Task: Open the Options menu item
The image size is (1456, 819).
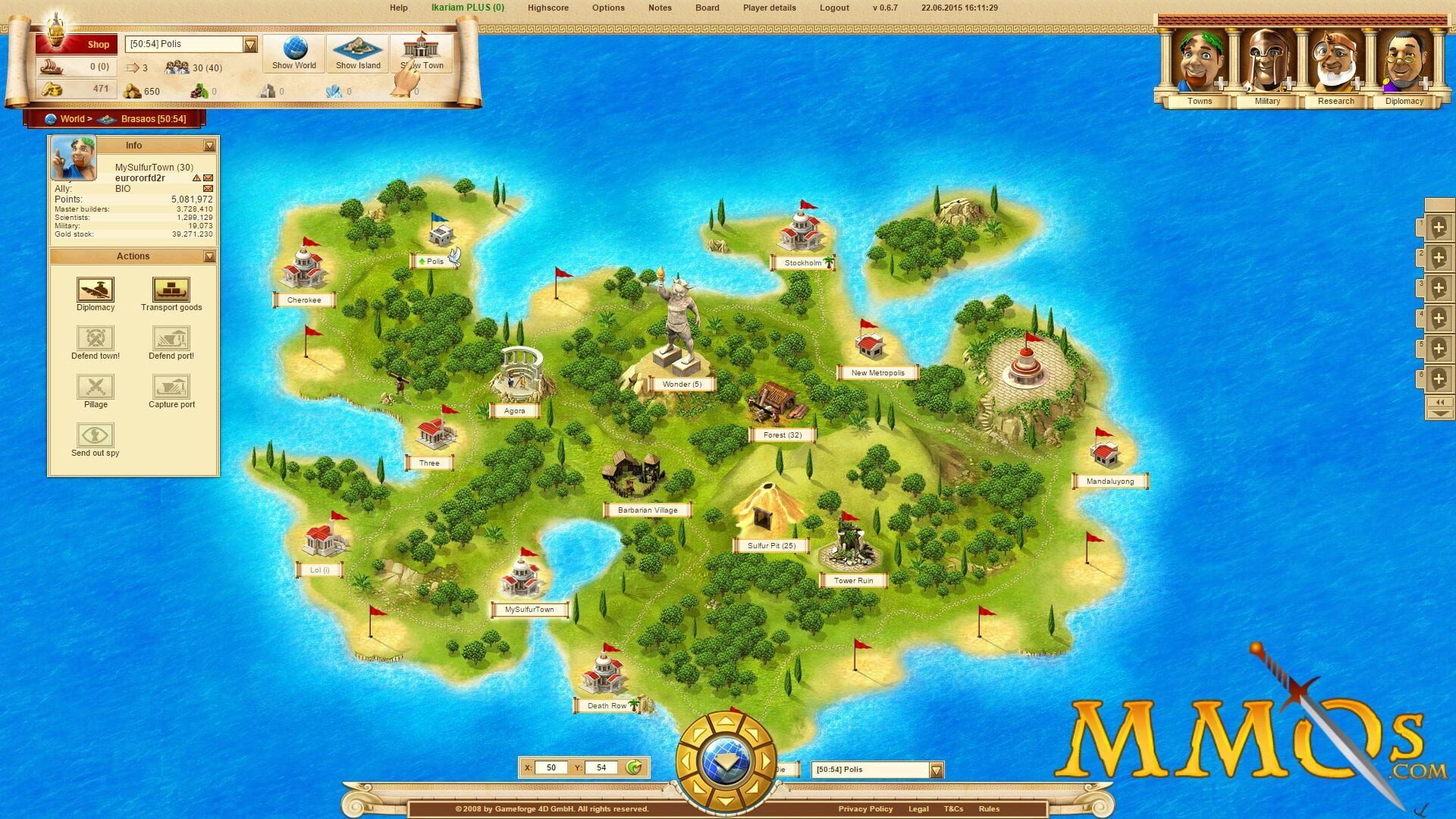Action: point(607,8)
